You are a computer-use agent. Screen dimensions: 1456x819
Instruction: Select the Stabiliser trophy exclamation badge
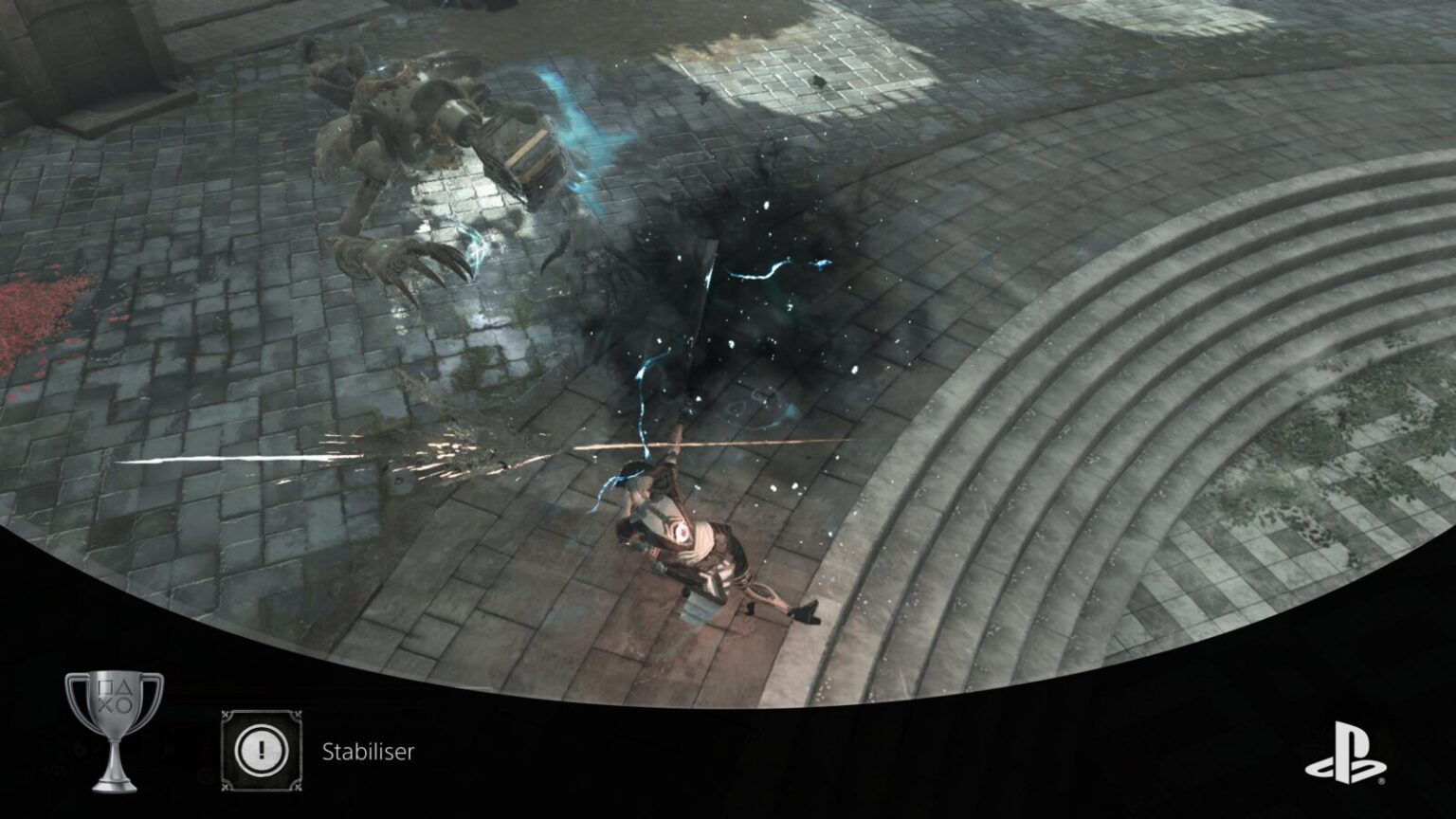[263, 752]
